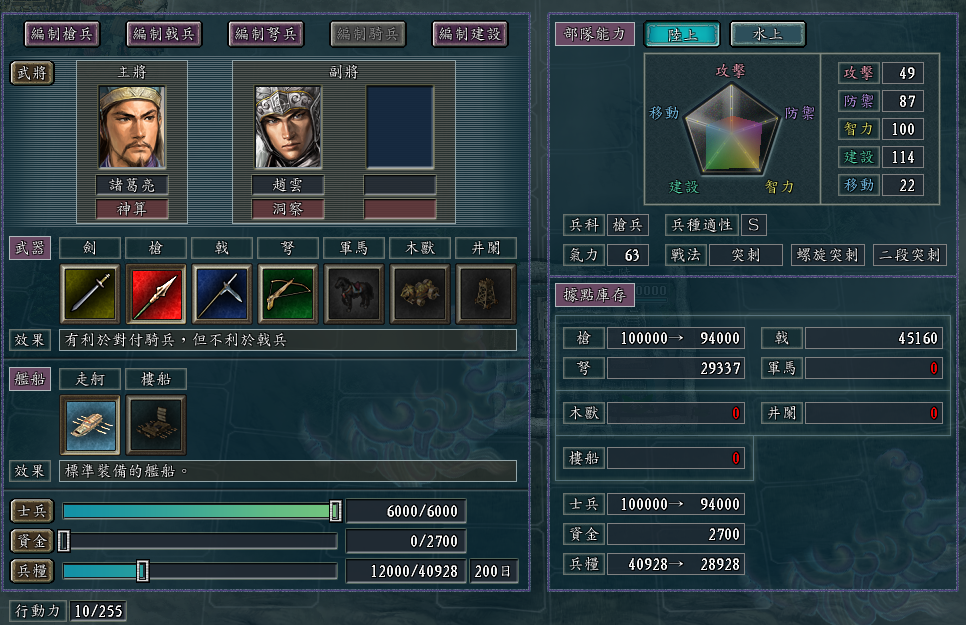Click the 編制槍兵 button

[62, 34]
